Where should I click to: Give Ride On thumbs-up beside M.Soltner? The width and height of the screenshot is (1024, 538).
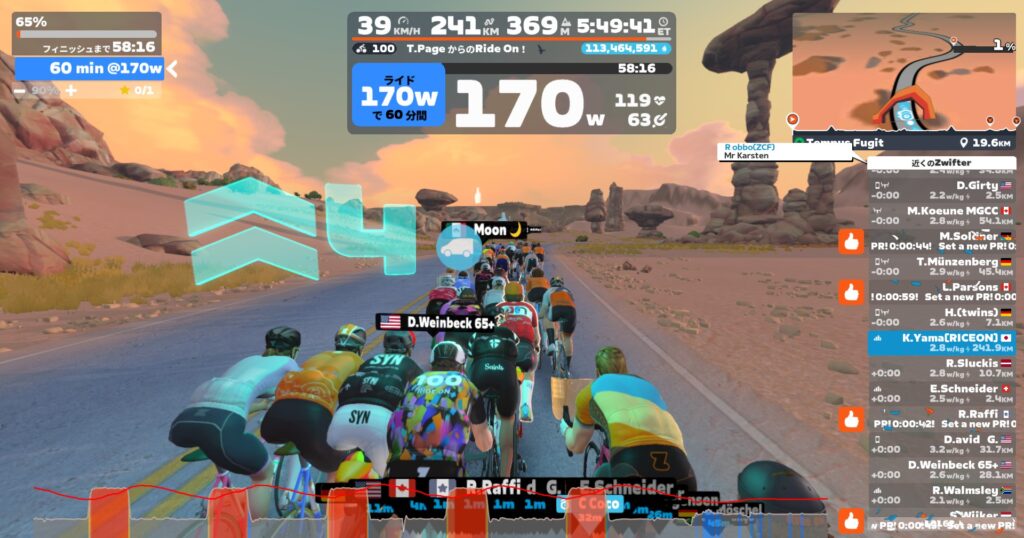click(x=851, y=241)
